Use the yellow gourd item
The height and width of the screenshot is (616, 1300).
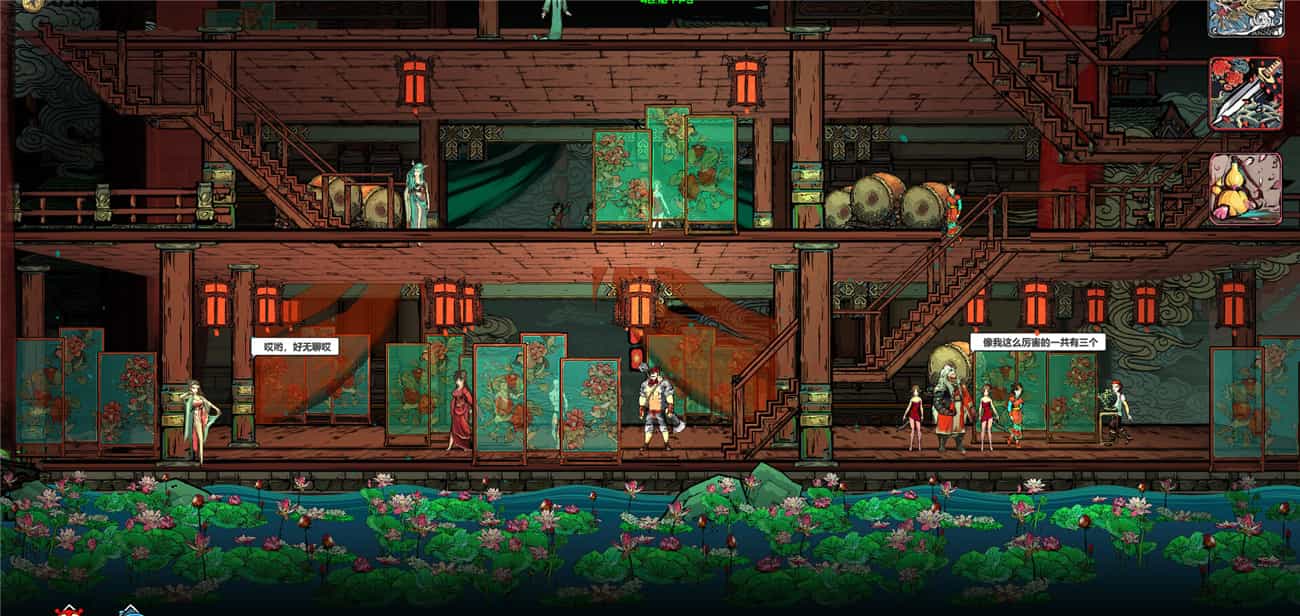coord(1245,188)
